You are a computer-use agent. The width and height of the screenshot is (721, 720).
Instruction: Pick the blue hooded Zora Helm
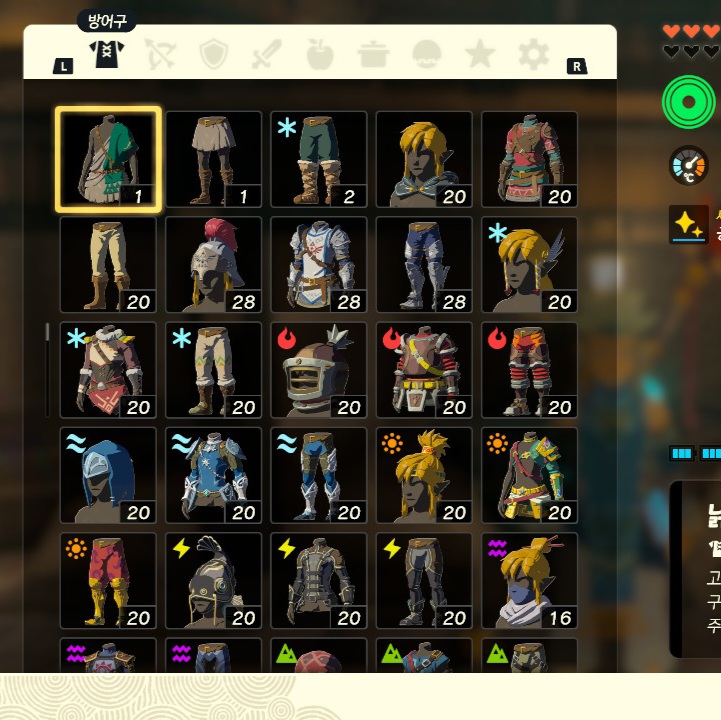pyautogui.click(x=108, y=475)
